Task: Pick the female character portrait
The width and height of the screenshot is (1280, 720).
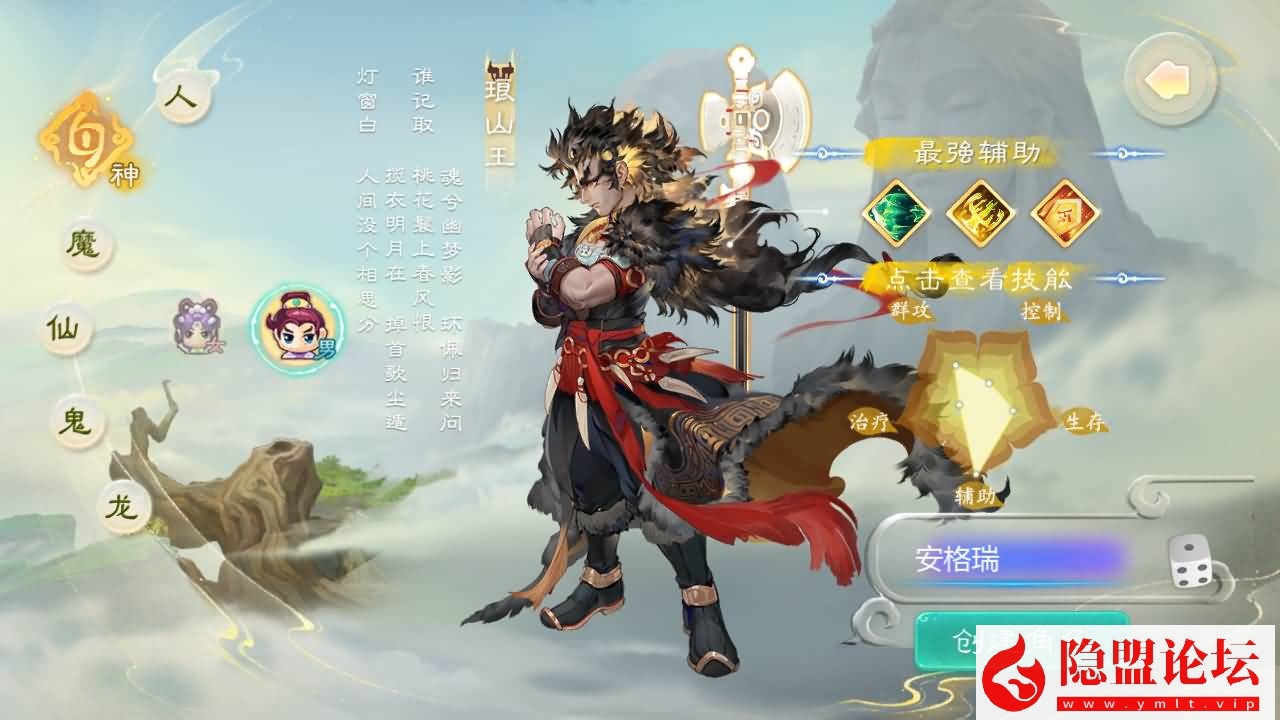Action: [193, 325]
